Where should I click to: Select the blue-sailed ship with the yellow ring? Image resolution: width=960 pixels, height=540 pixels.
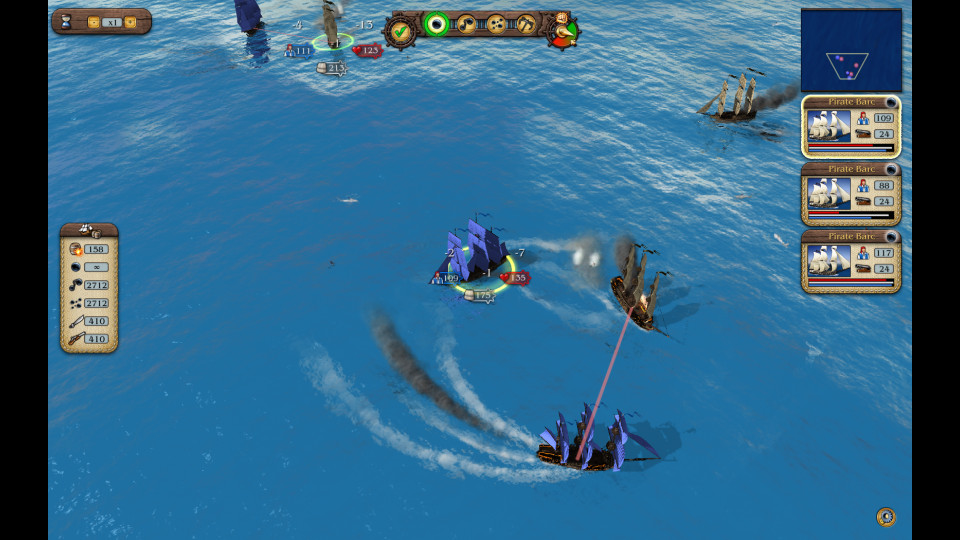click(476, 258)
